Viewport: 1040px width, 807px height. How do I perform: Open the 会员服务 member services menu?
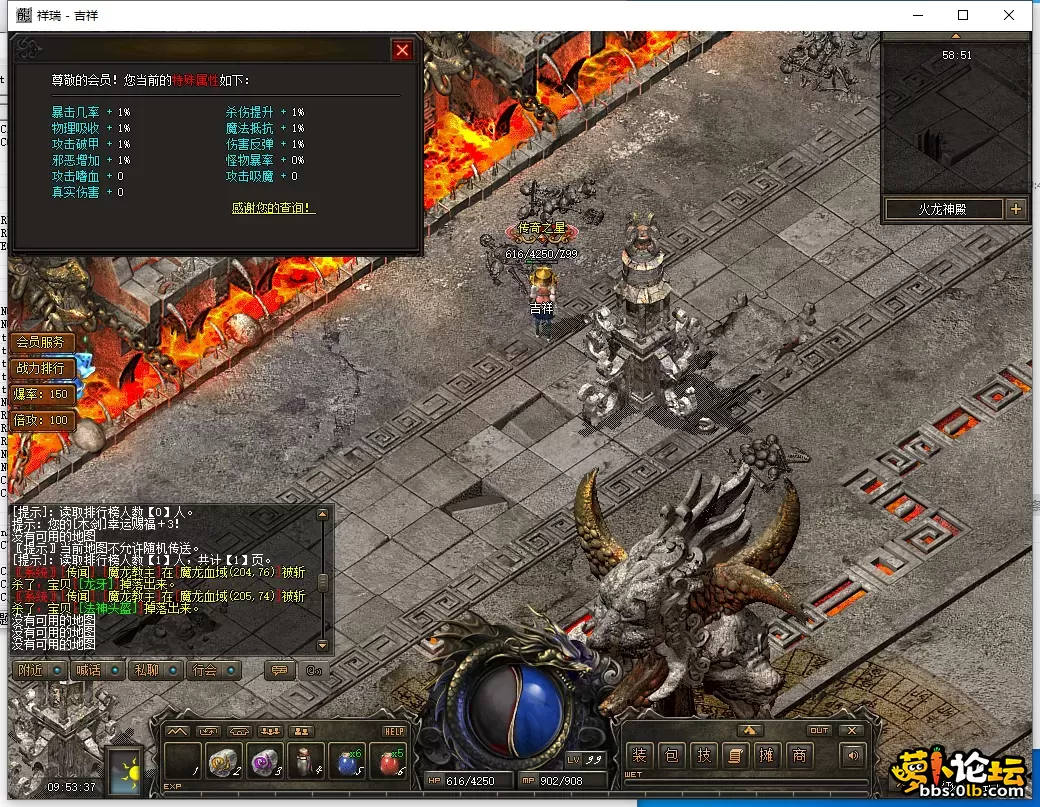(x=41, y=342)
